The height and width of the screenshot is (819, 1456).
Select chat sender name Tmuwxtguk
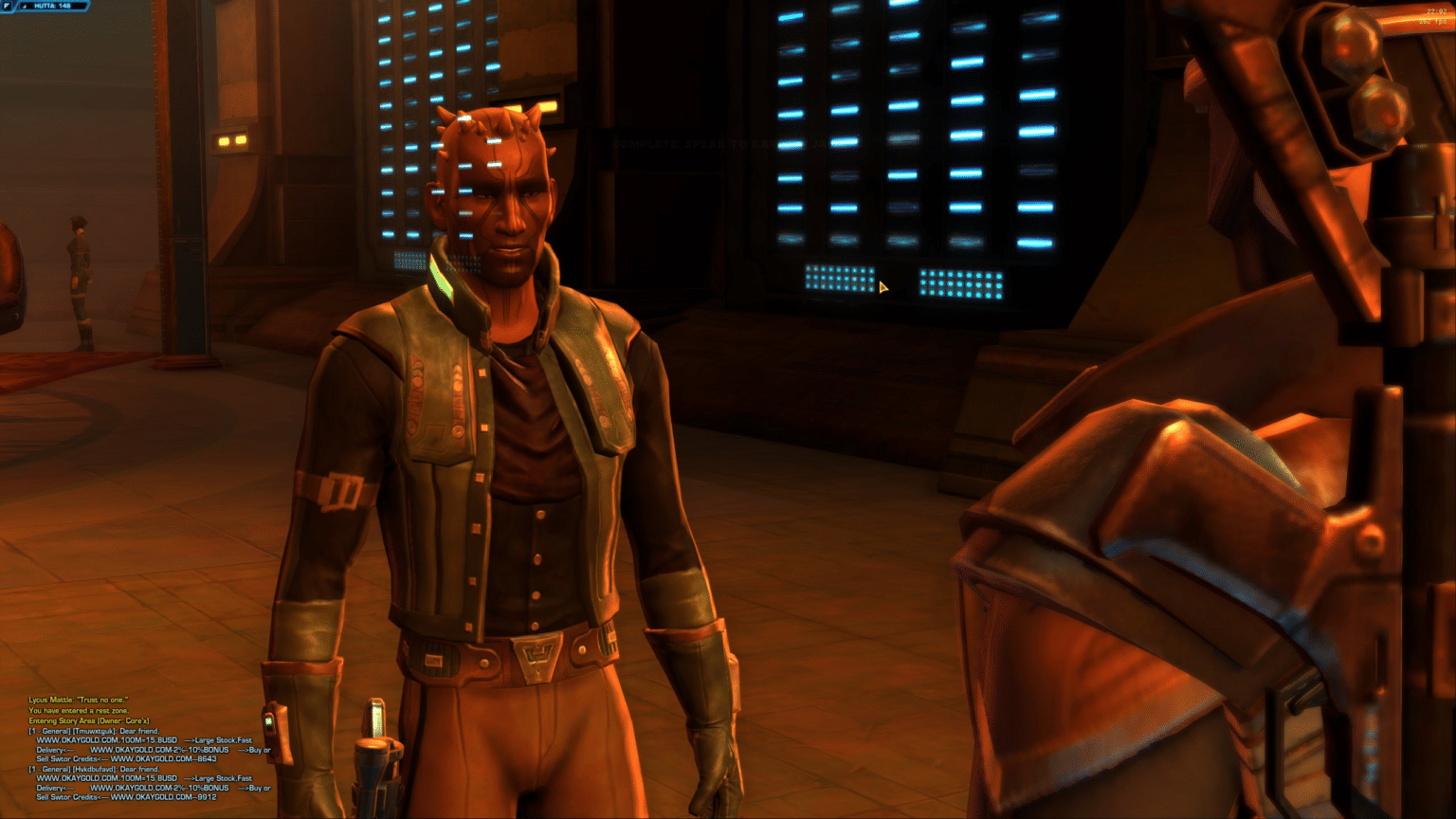click(95, 732)
